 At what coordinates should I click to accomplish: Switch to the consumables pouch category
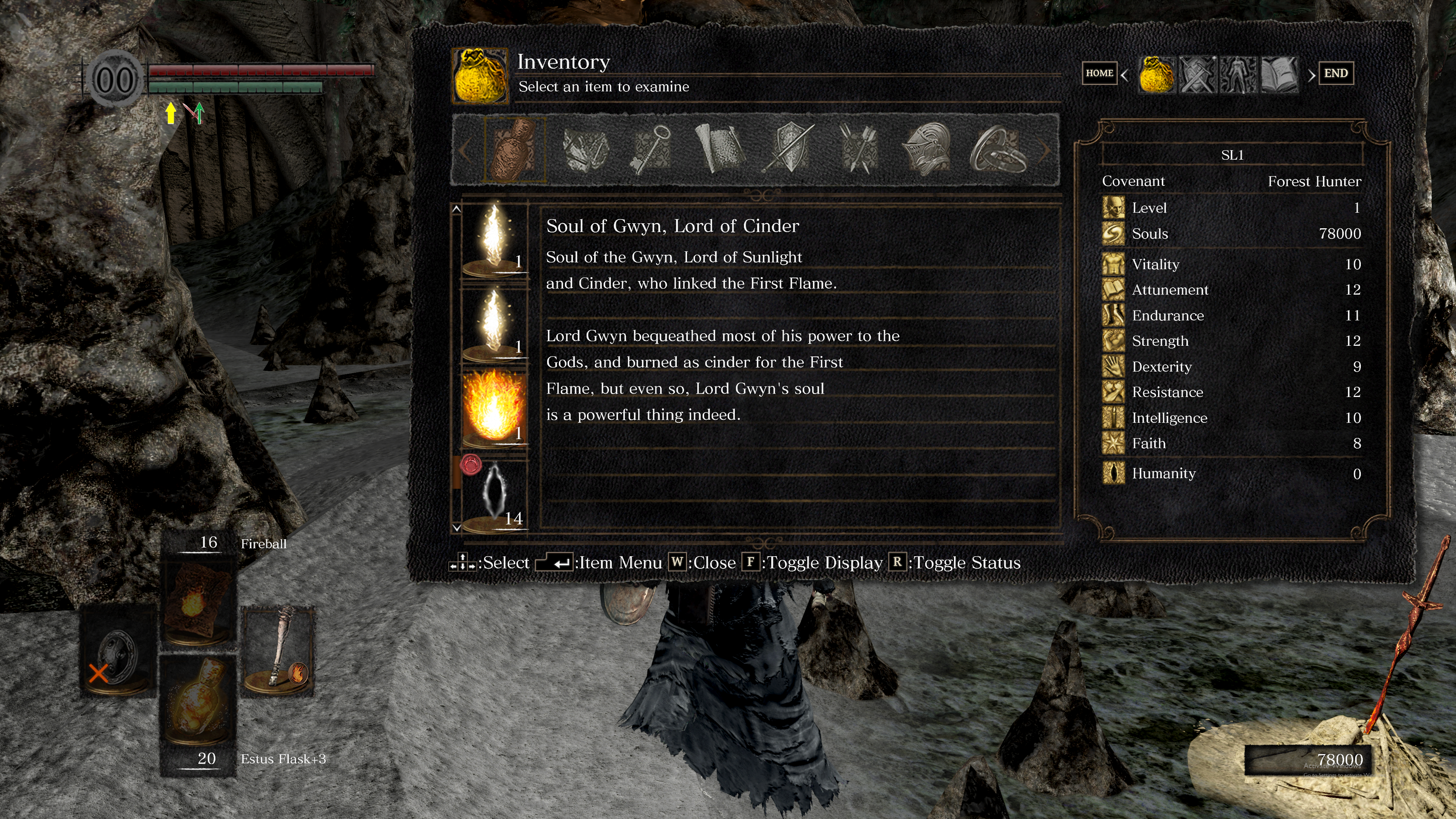tap(515, 149)
